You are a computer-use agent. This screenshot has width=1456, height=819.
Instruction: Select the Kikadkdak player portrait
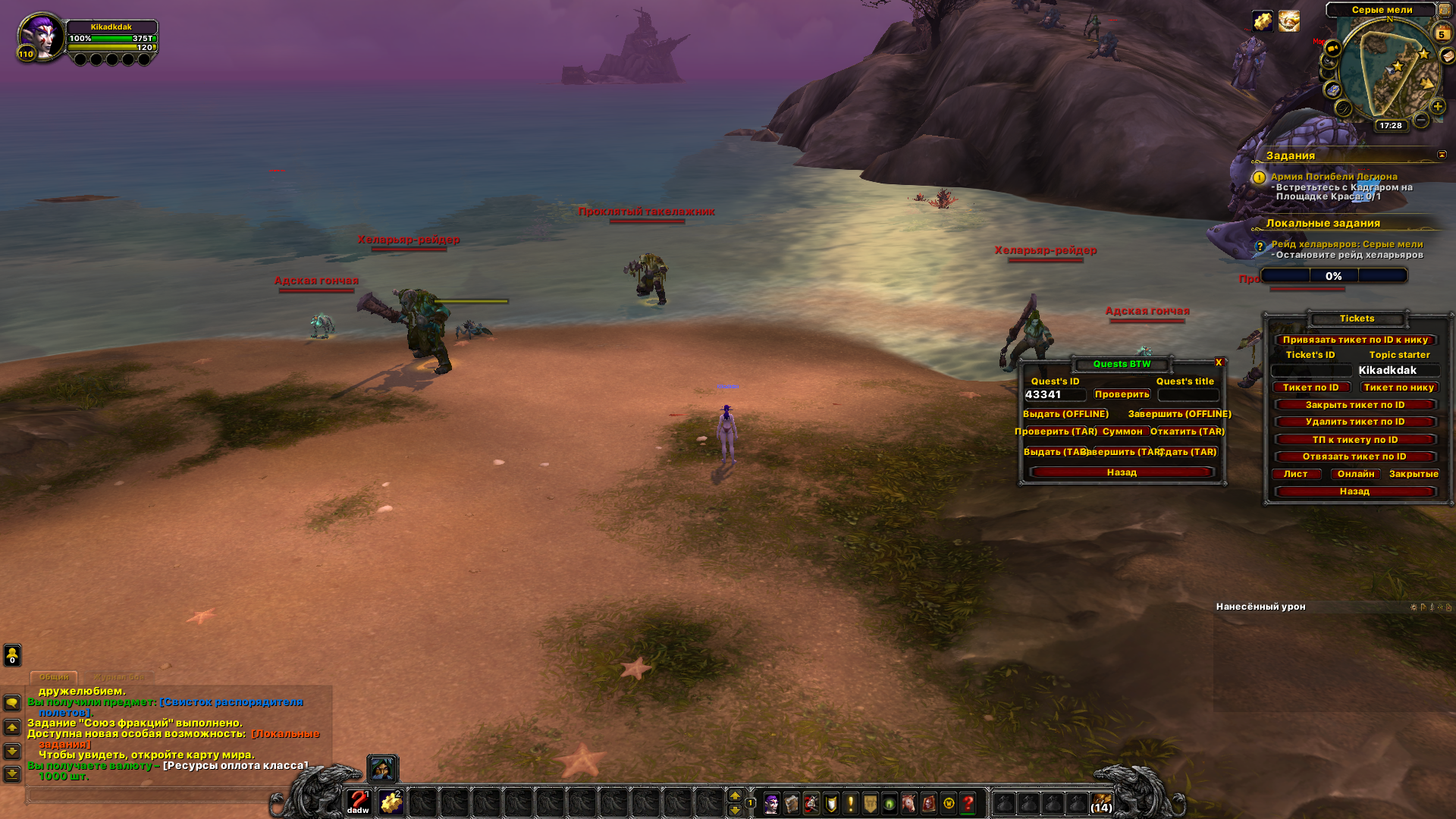tap(42, 36)
